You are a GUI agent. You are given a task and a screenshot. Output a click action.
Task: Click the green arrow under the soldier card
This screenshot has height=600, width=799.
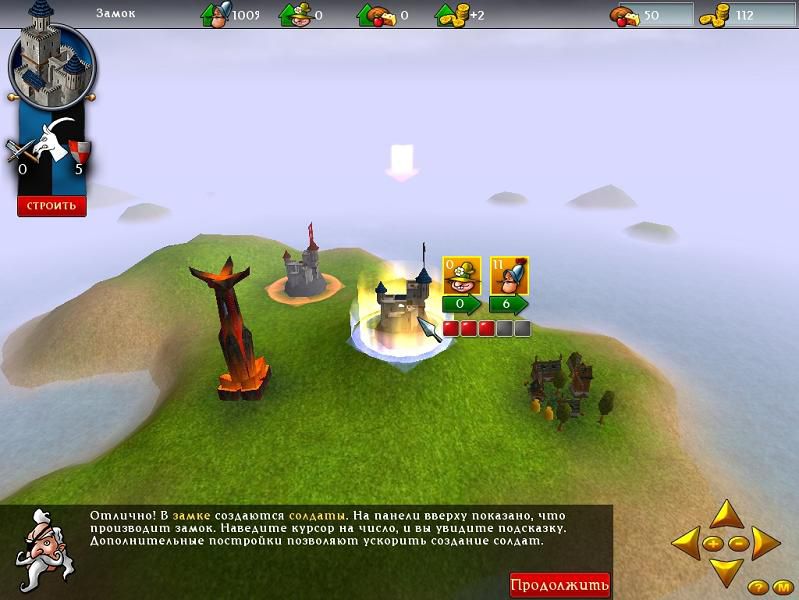(x=509, y=304)
